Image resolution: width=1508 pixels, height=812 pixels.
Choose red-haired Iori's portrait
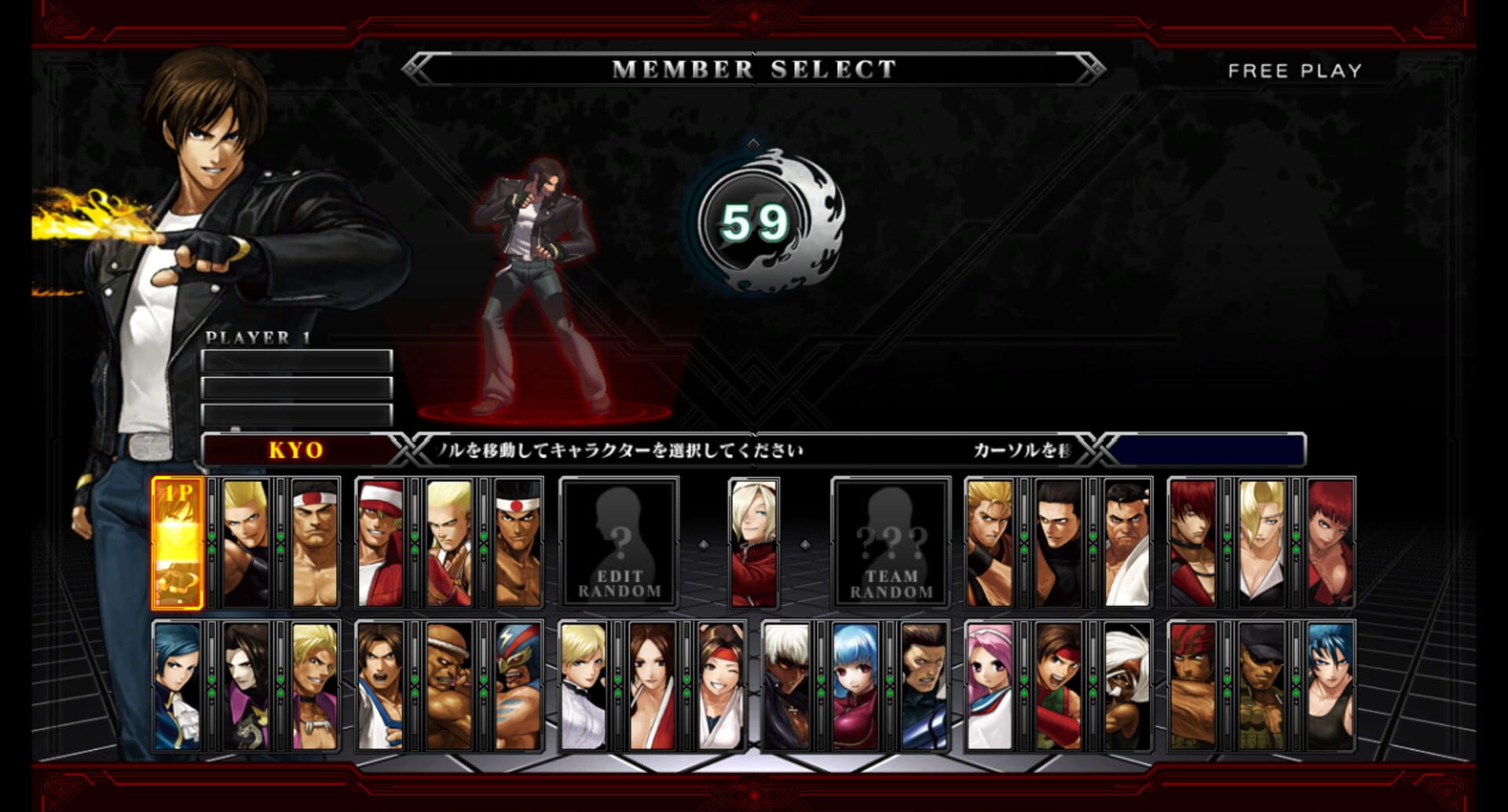coord(1193,543)
